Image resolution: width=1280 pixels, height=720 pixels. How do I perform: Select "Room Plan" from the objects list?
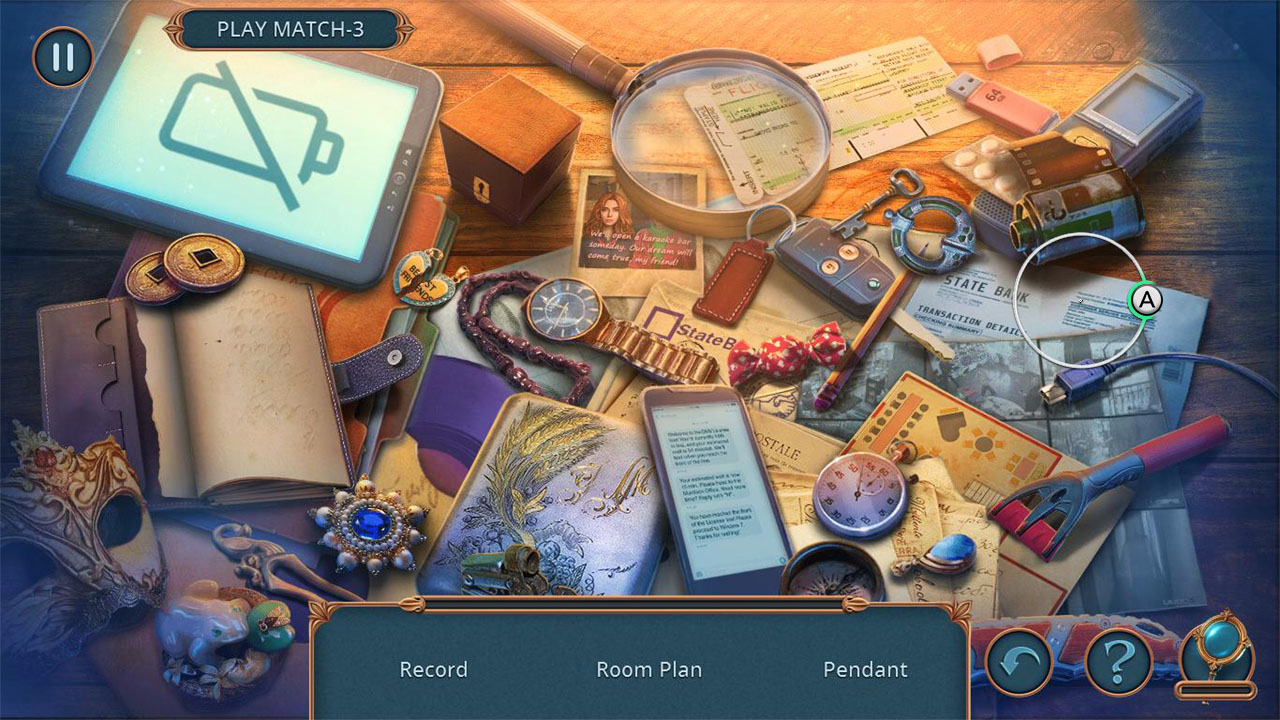coord(649,669)
